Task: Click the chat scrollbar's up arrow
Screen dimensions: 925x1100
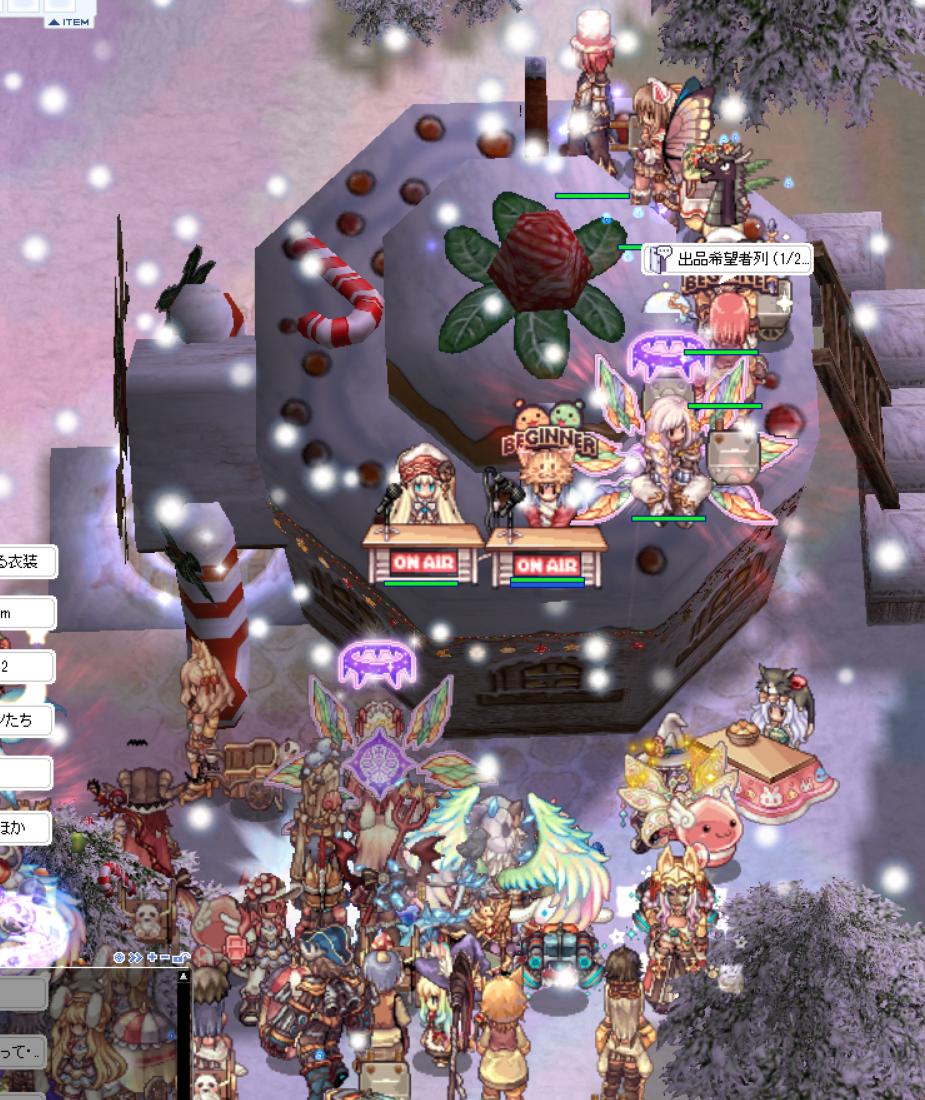Action: (x=183, y=976)
